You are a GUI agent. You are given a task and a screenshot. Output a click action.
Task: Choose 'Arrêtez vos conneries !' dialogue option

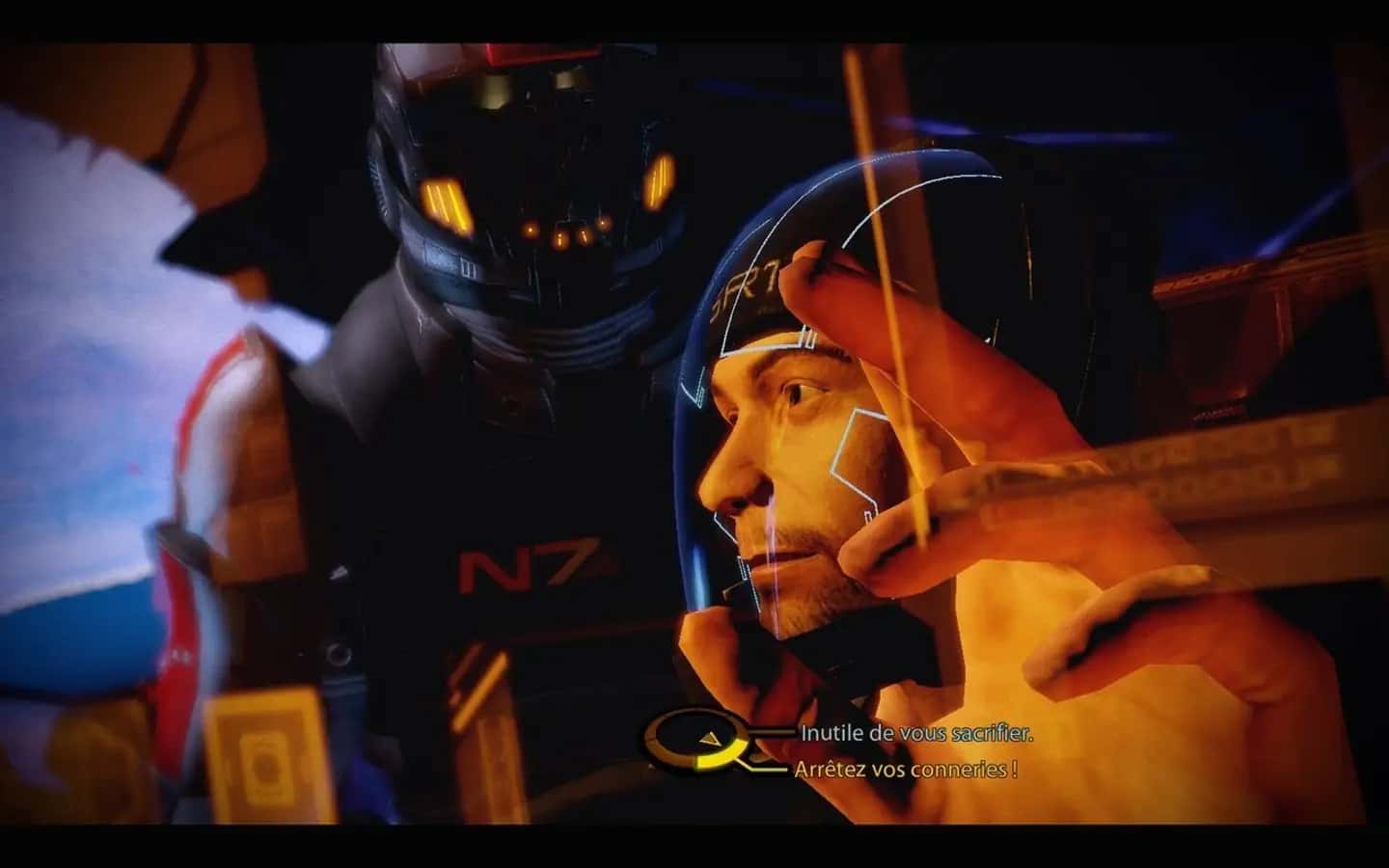click(905, 770)
